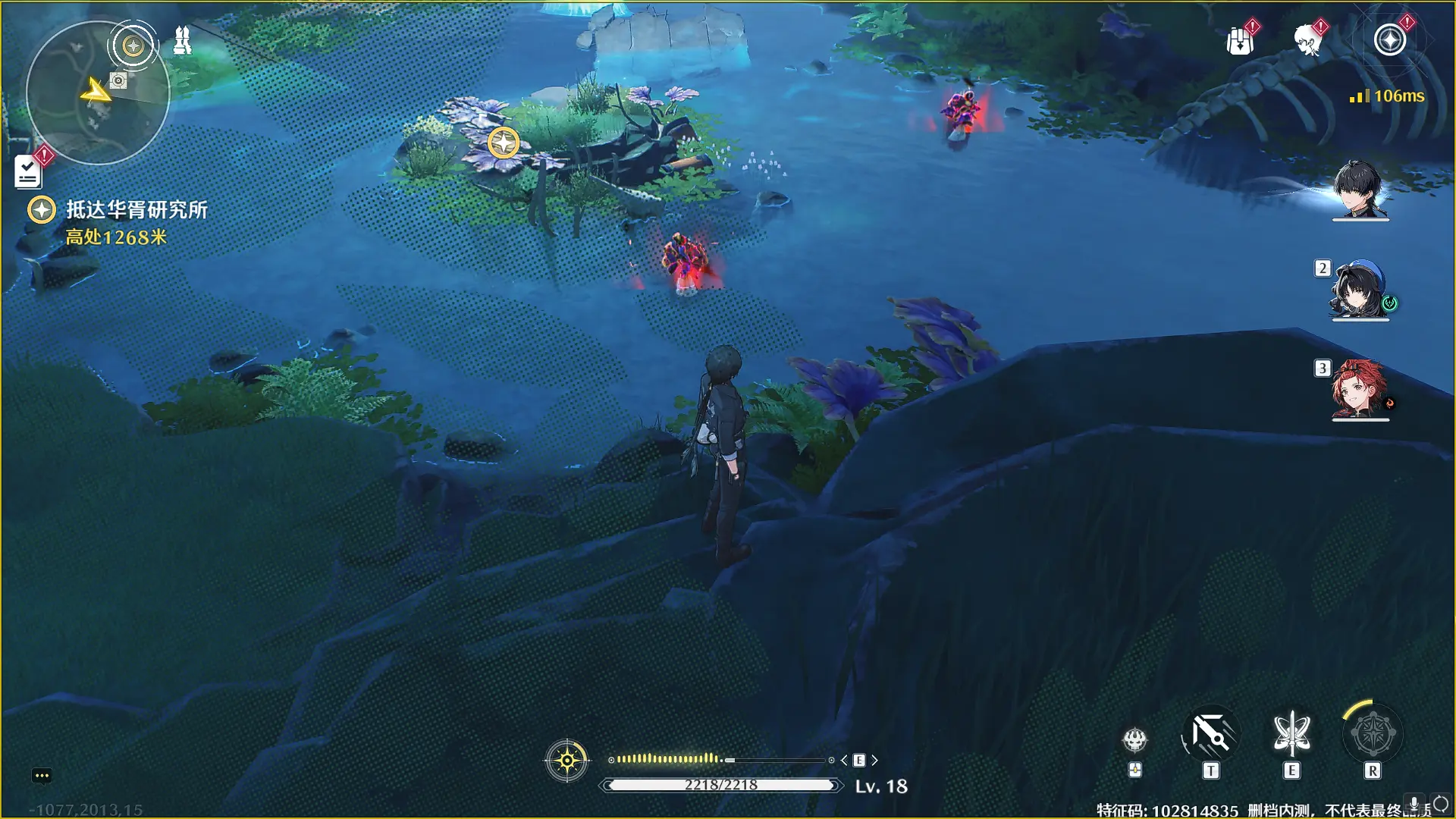
Task: Trigger the ultimate ability icon labeled R
Action: tap(1372, 735)
